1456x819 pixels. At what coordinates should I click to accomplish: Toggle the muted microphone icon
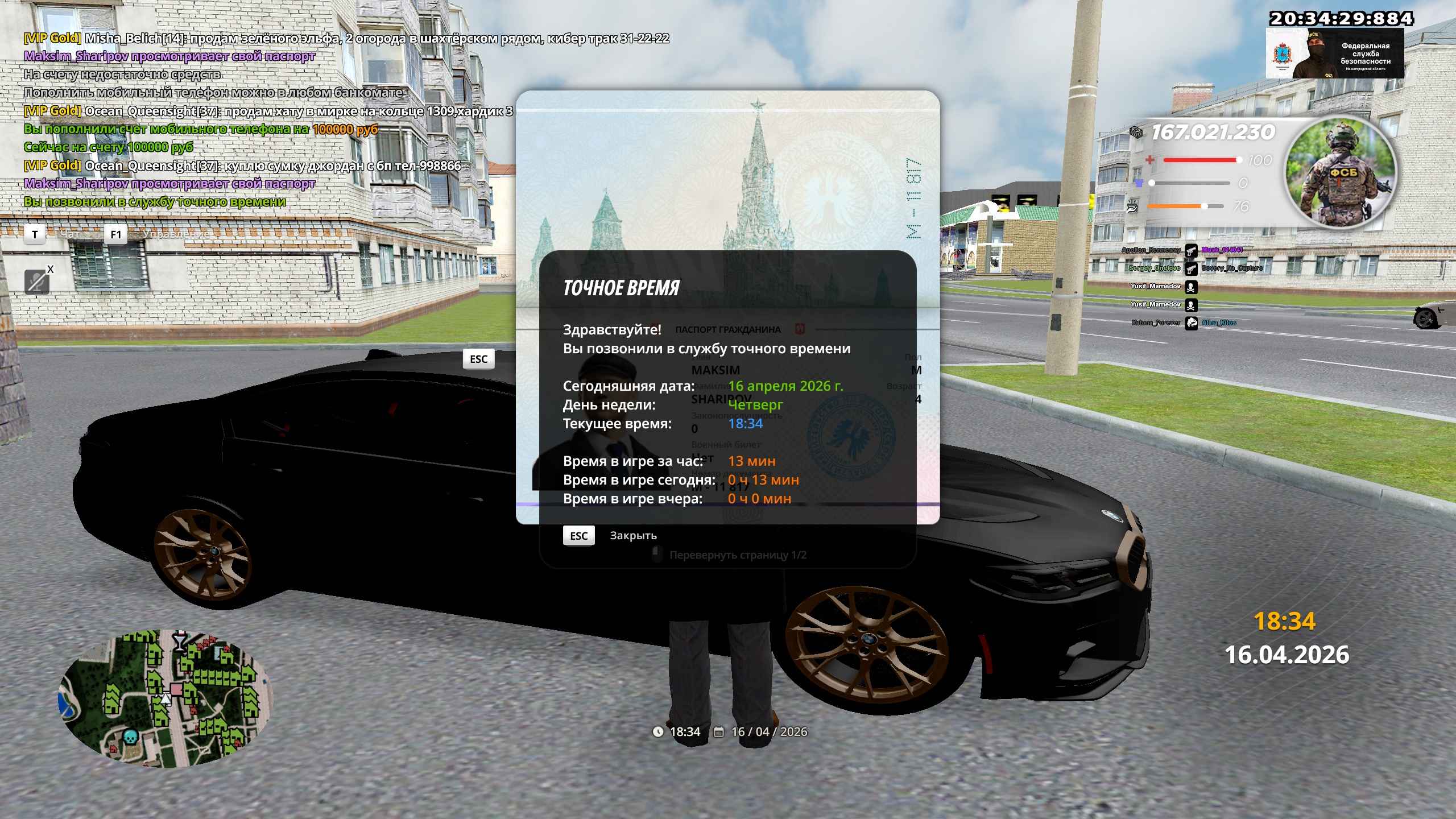(37, 282)
